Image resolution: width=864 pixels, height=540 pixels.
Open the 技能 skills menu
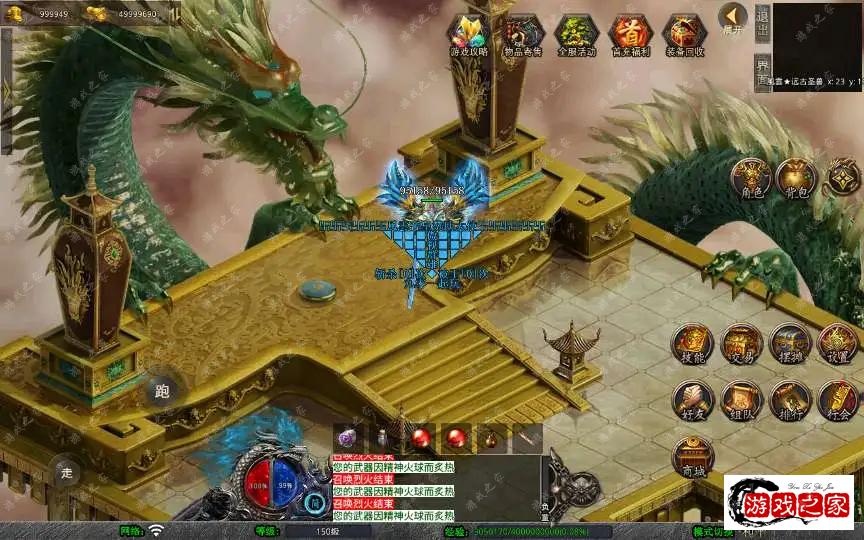[692, 343]
